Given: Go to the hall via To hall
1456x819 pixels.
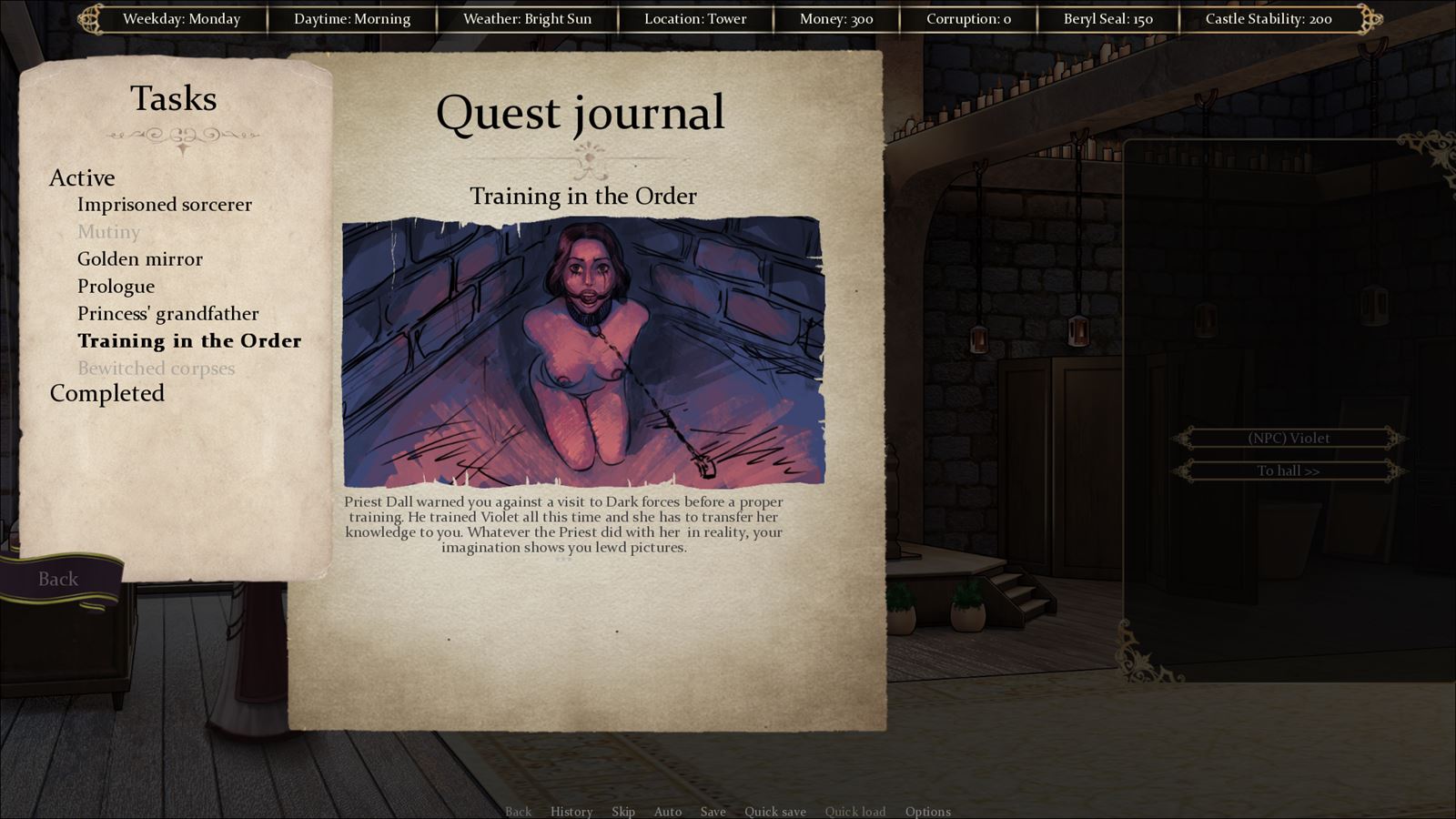Looking at the screenshot, I should [1289, 470].
